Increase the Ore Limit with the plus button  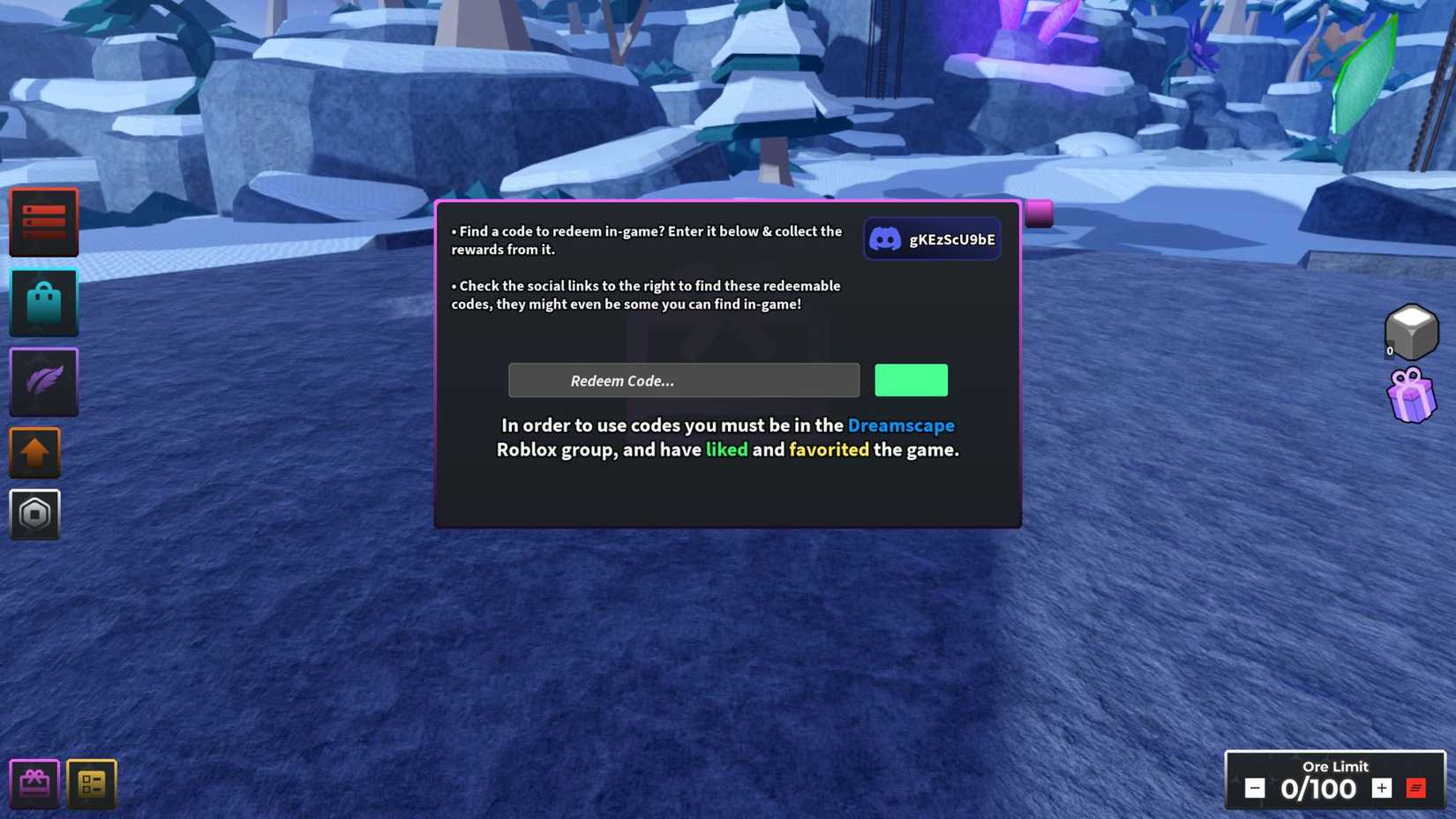point(1382,788)
